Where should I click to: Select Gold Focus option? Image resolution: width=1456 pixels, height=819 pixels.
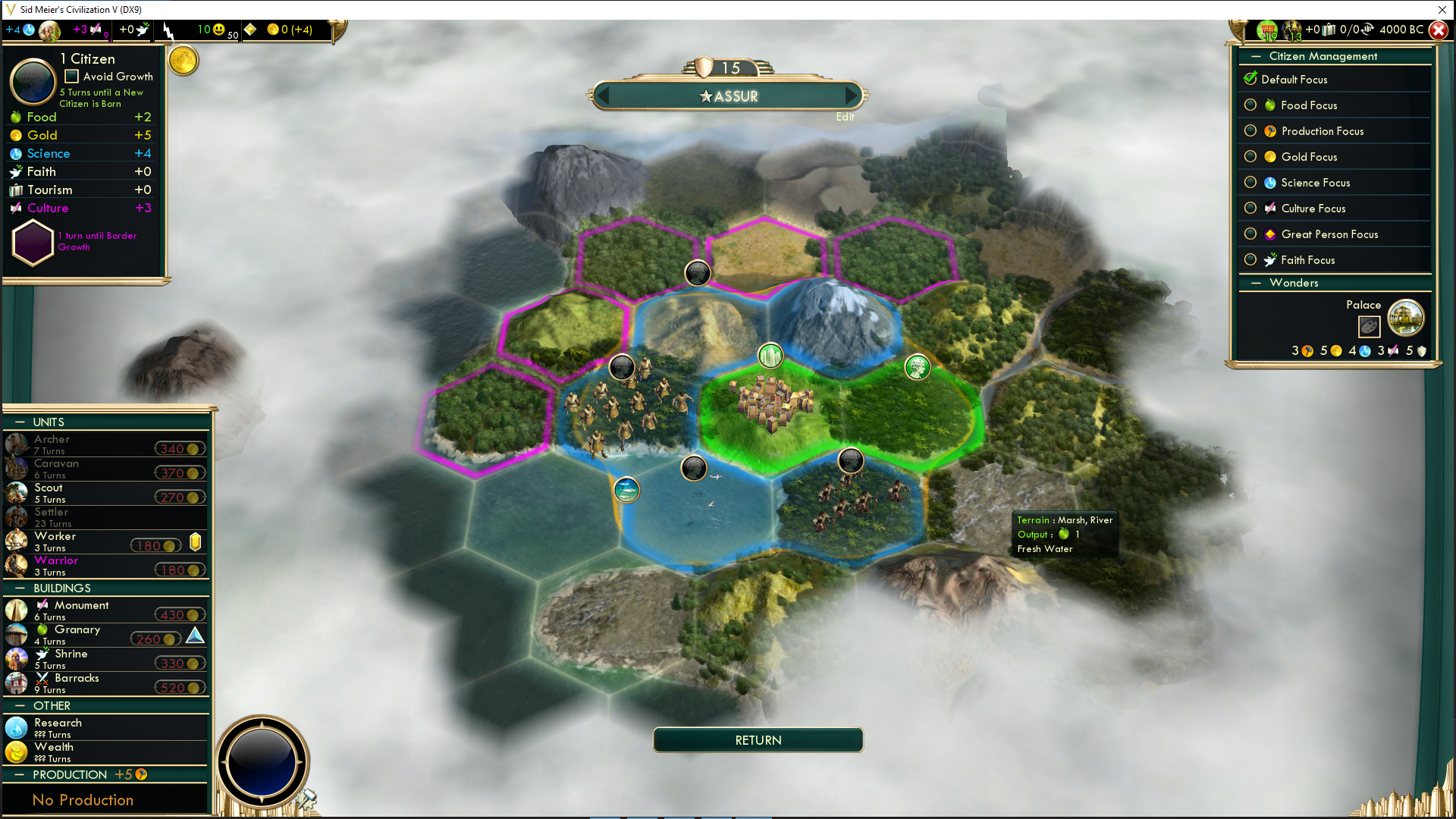[1250, 157]
